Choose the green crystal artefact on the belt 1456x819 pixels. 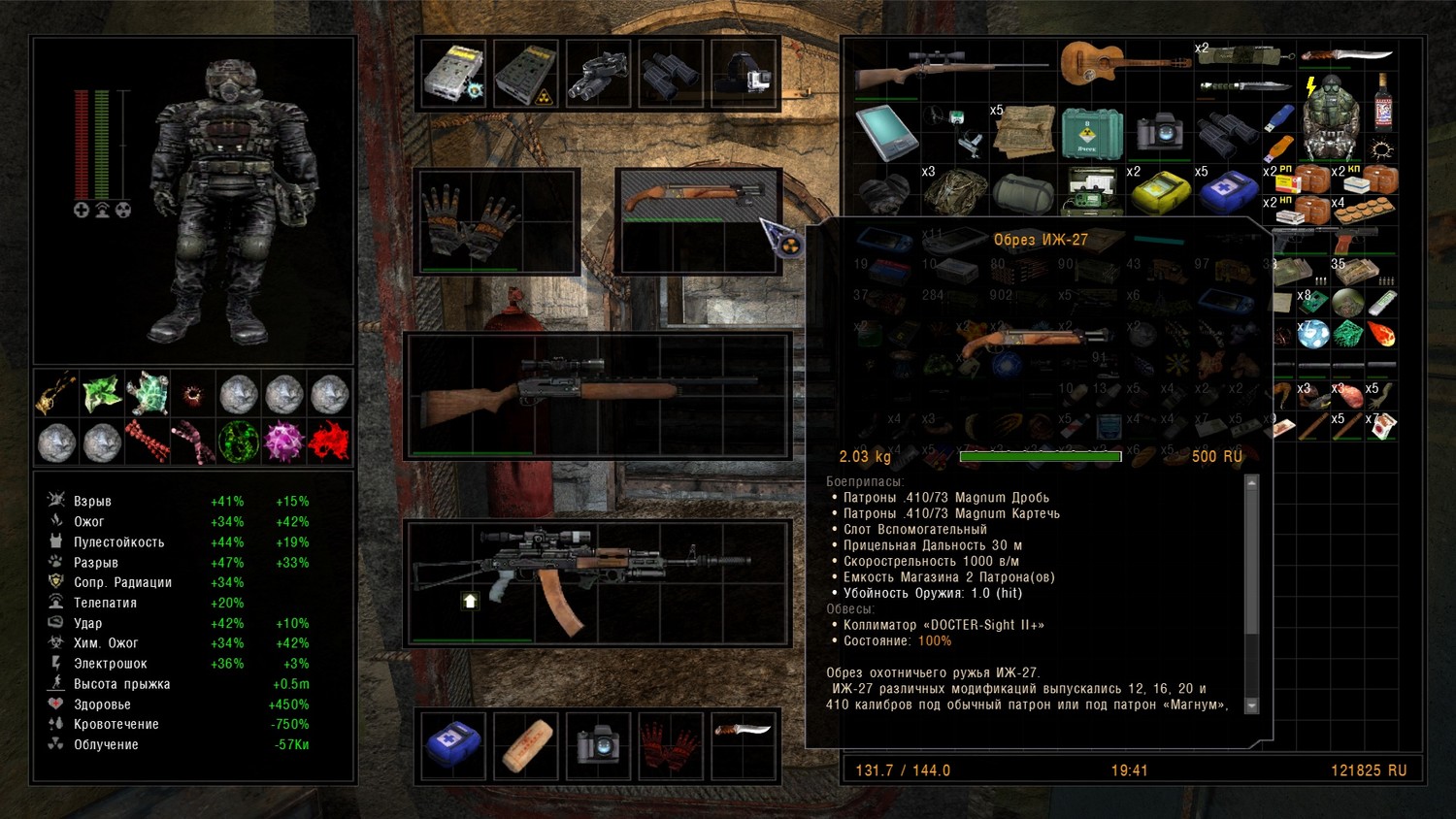[102, 393]
